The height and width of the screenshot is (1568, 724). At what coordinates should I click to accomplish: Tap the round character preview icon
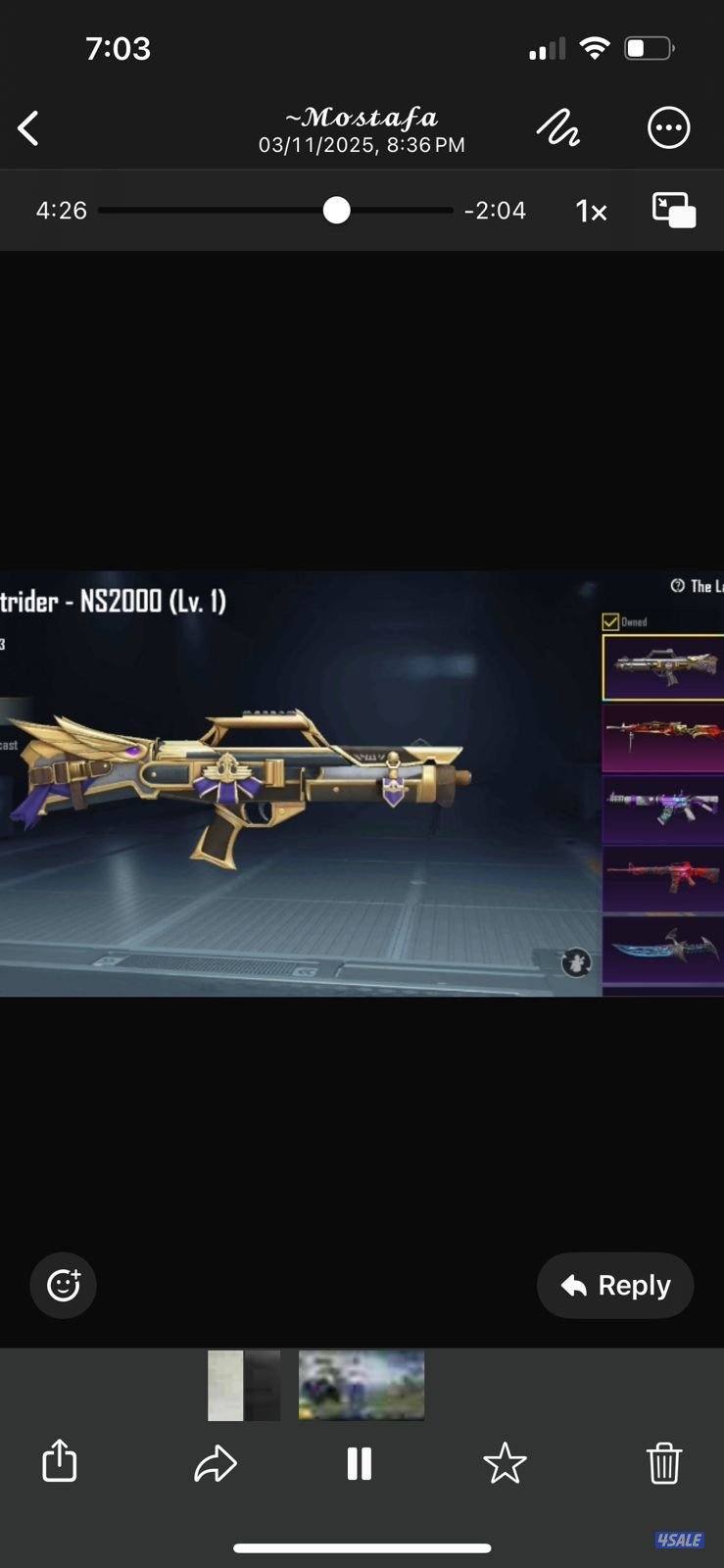coord(576,963)
